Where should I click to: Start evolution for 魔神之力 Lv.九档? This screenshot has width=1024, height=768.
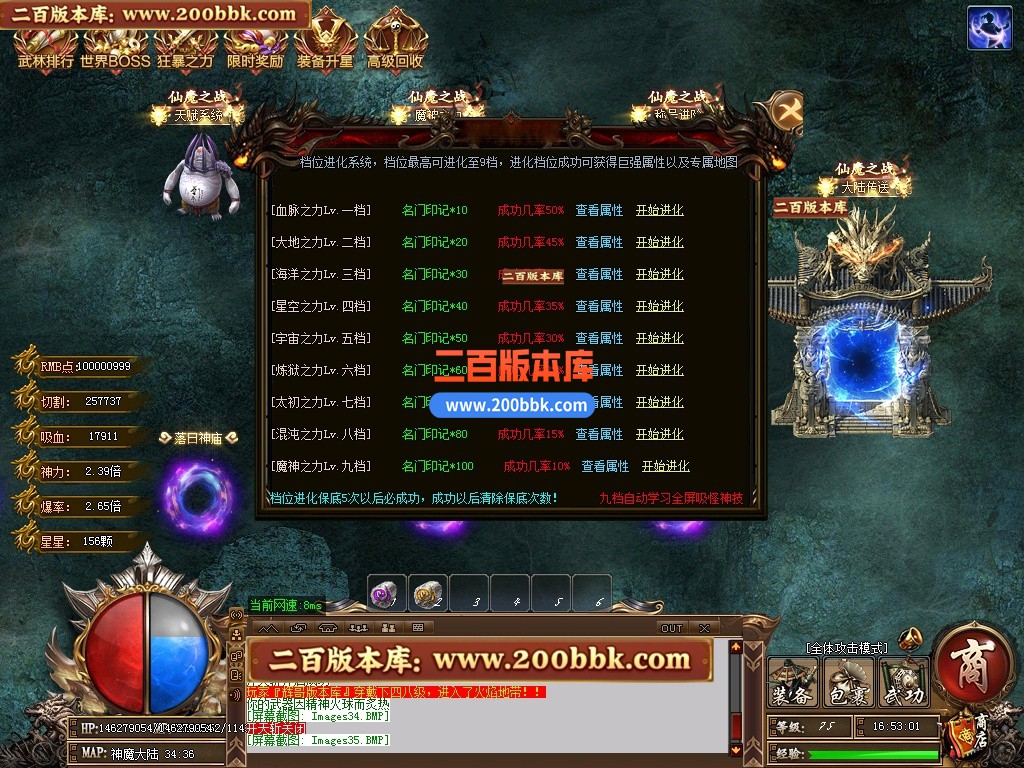[x=666, y=467]
